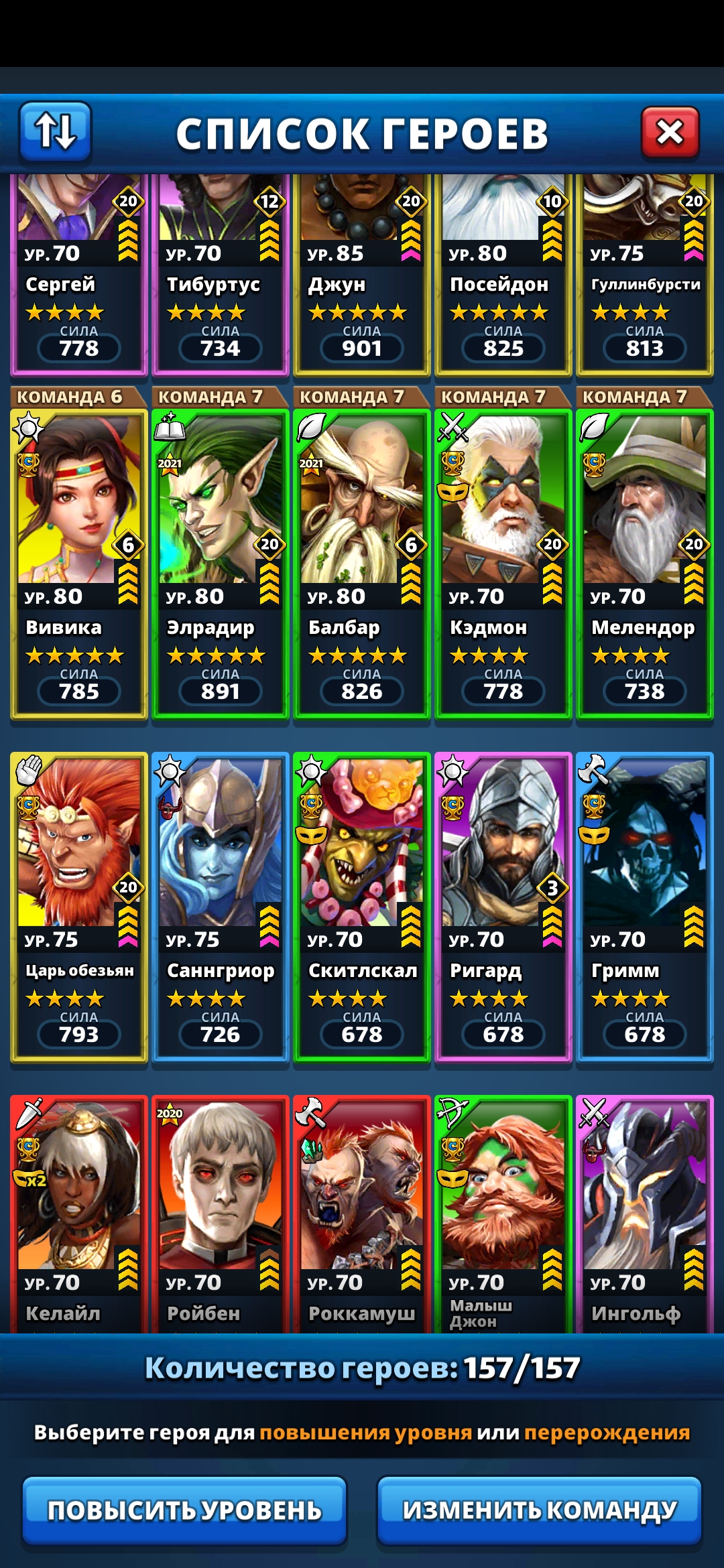The width and height of the screenshot is (724, 1568).
Task: Select the Кэдмон hero card
Action: click(503, 563)
